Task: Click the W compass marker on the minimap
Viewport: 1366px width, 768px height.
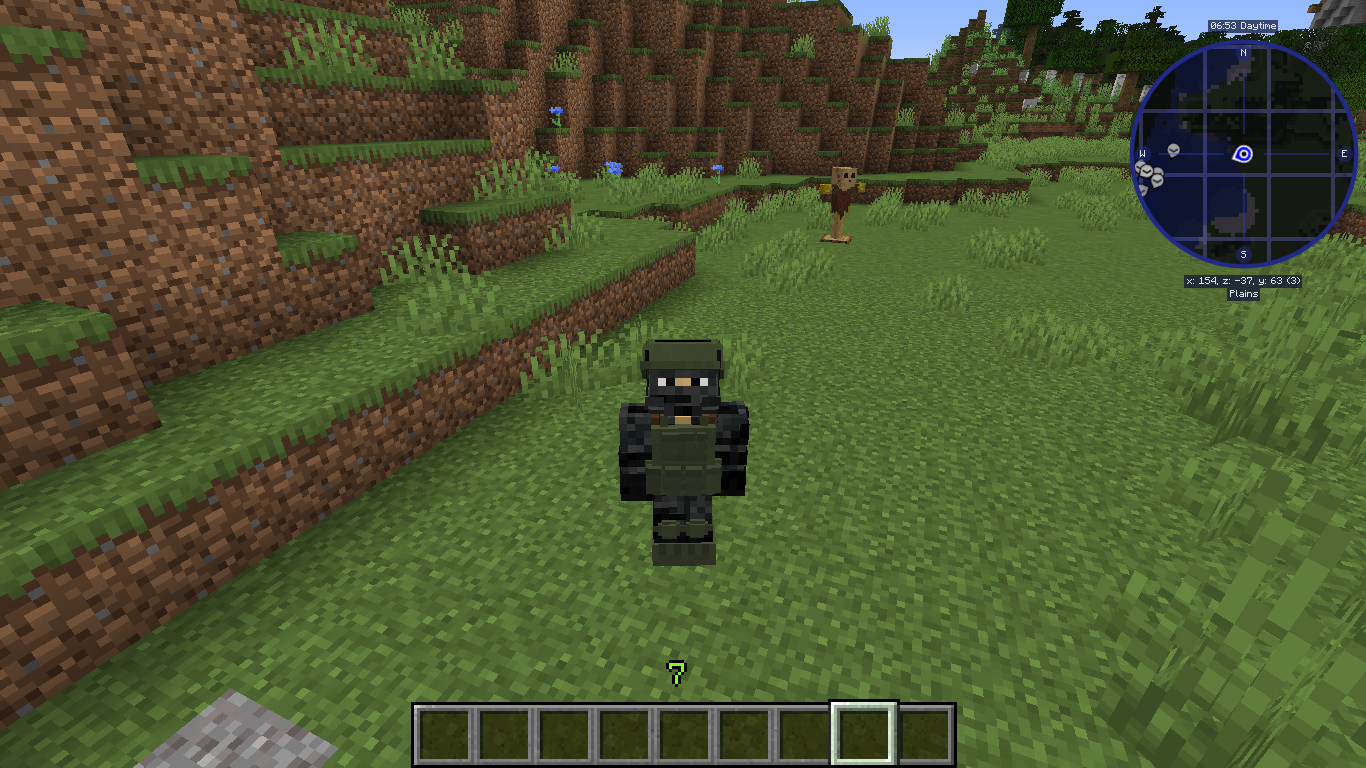Action: tap(1141, 153)
